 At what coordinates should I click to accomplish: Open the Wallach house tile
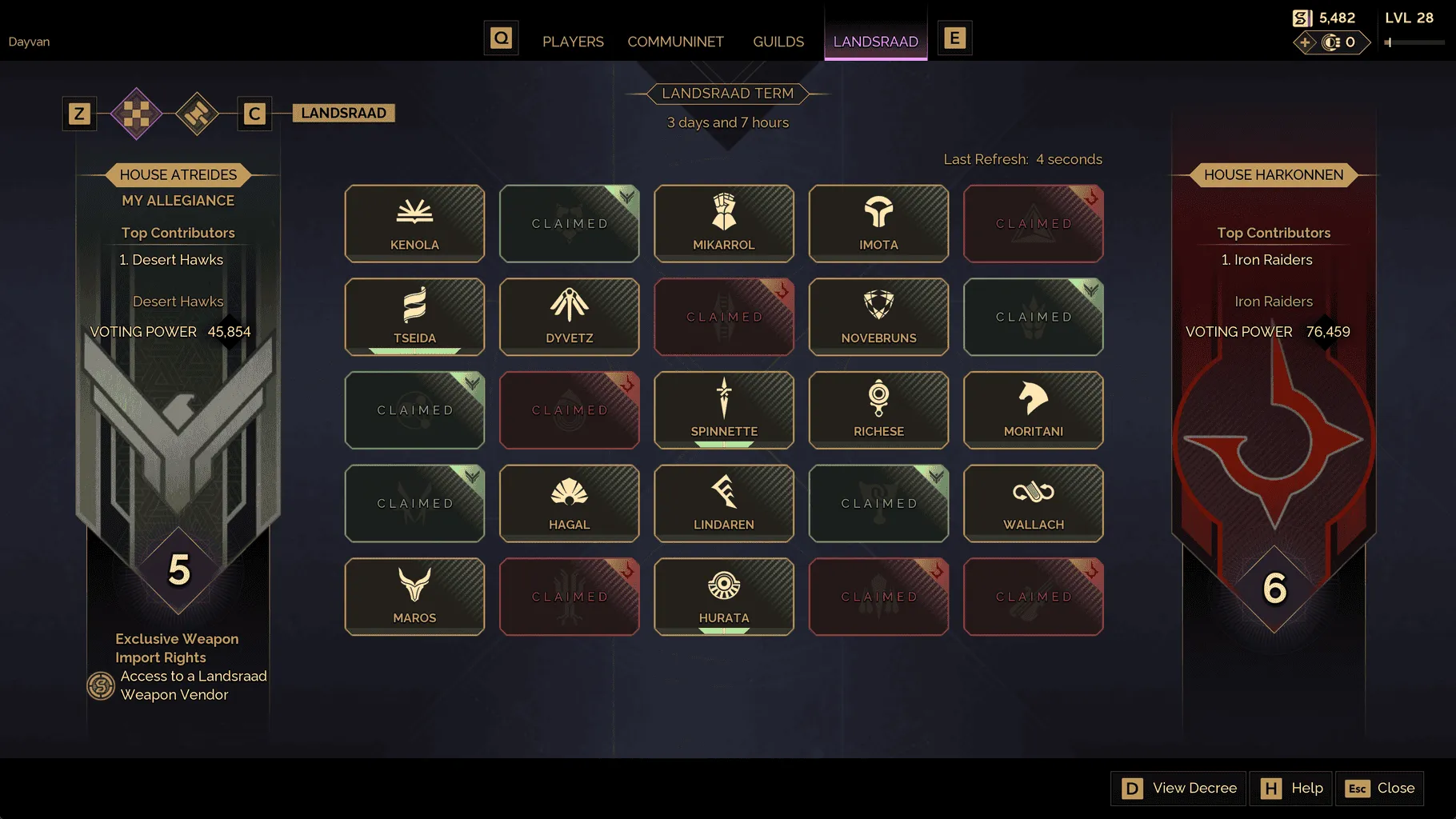(1033, 504)
